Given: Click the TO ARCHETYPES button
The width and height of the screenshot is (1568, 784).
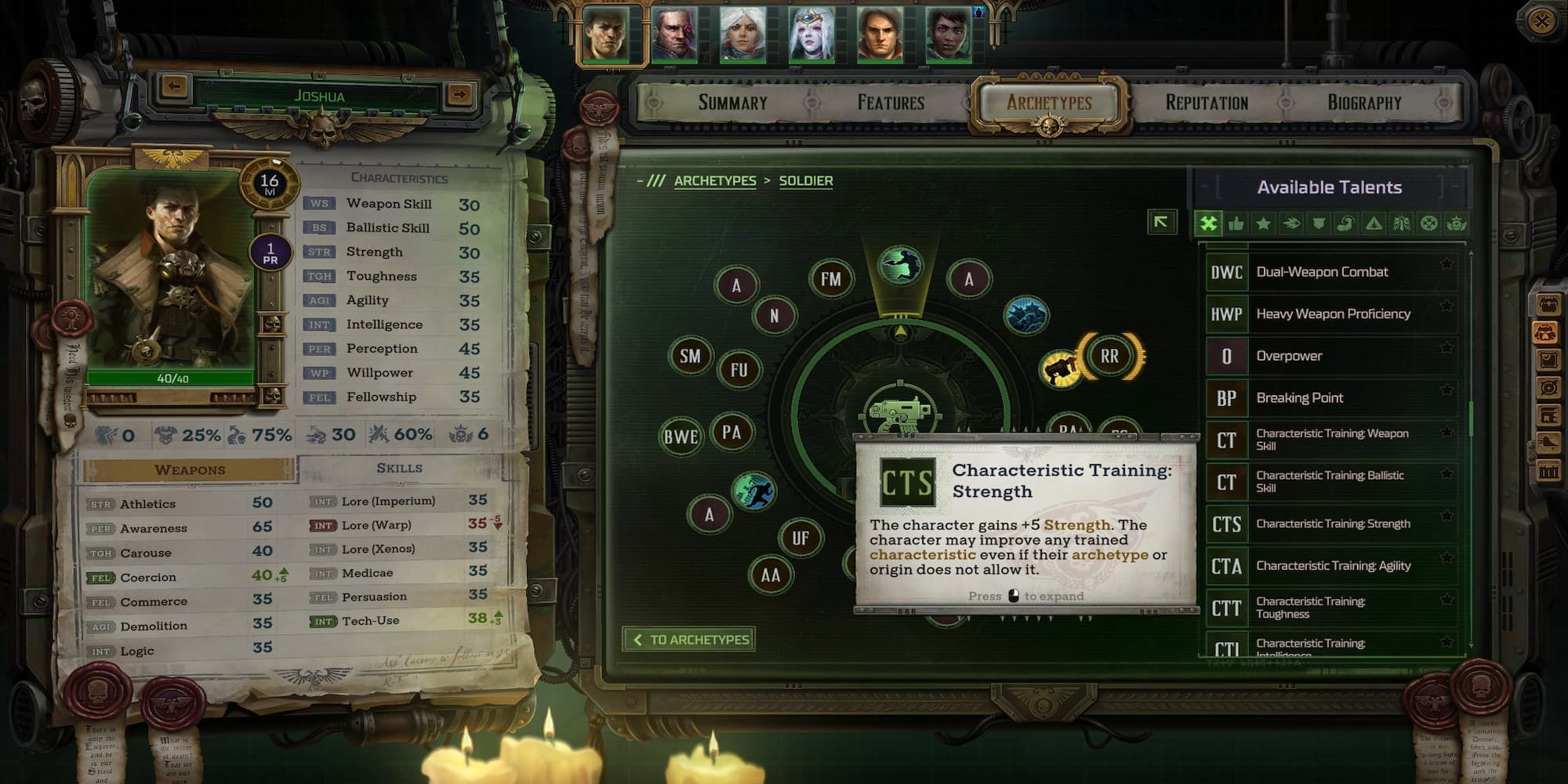Looking at the screenshot, I should pos(688,639).
